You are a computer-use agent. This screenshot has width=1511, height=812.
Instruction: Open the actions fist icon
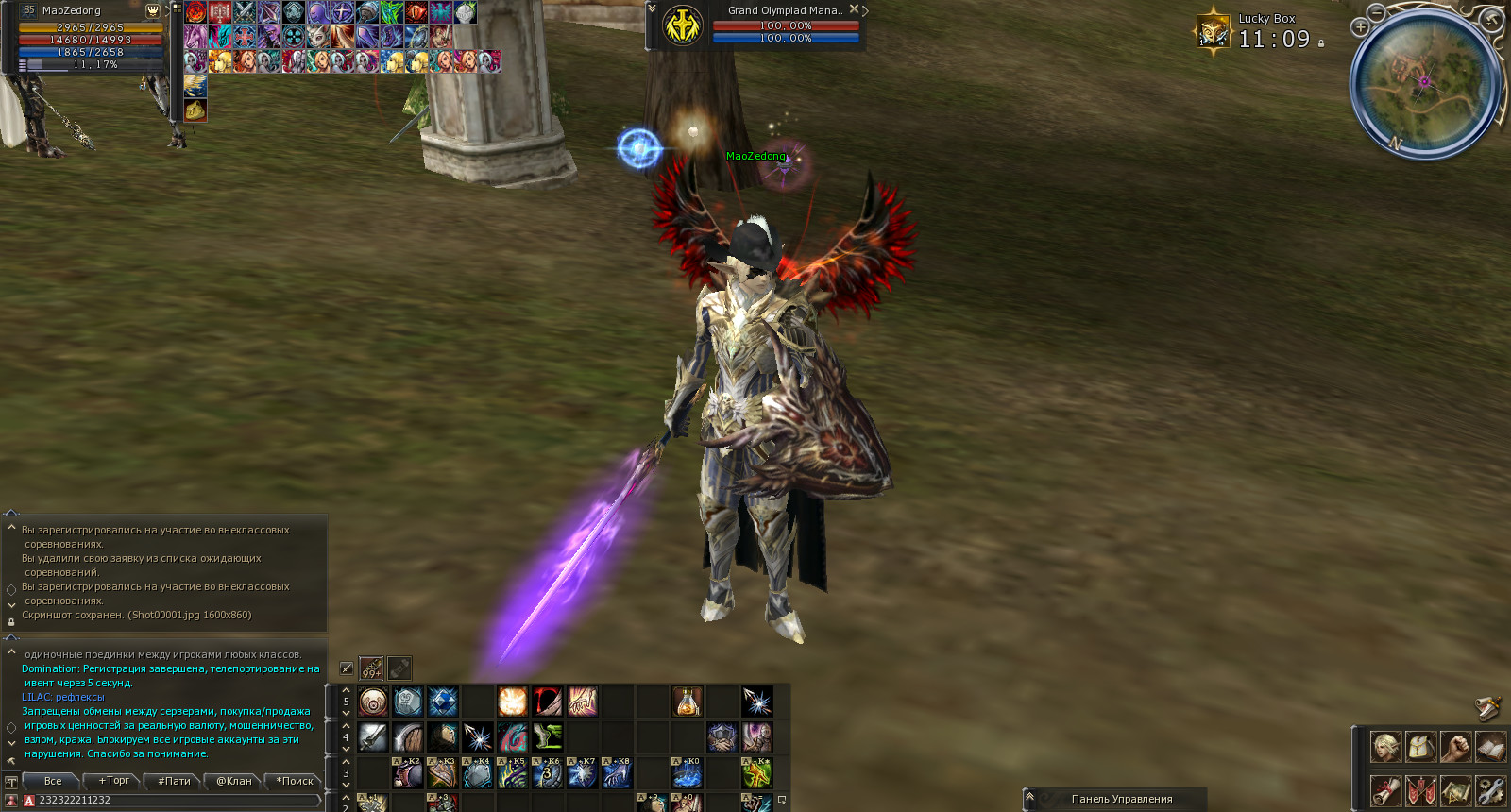coord(1455,747)
